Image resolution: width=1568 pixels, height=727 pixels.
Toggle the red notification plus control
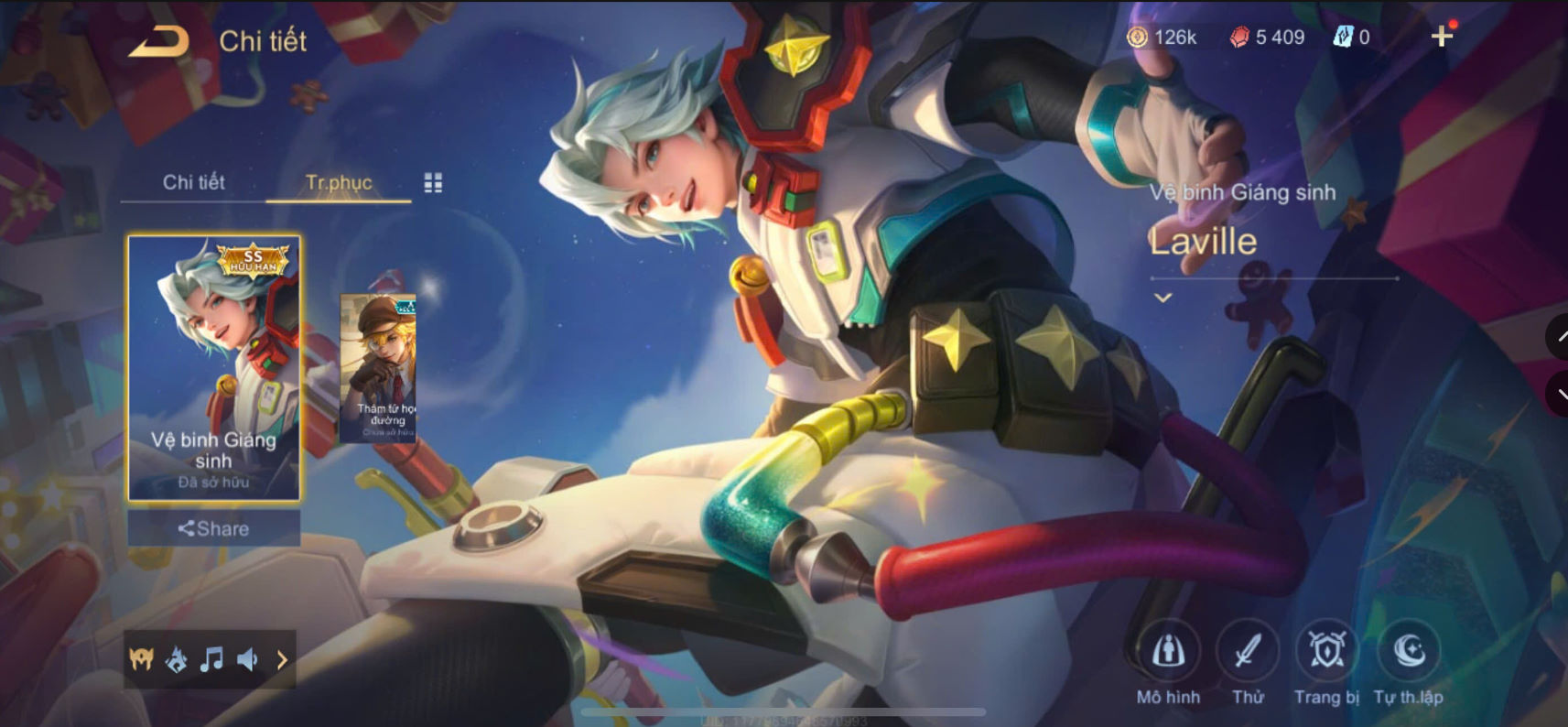pos(1443,38)
